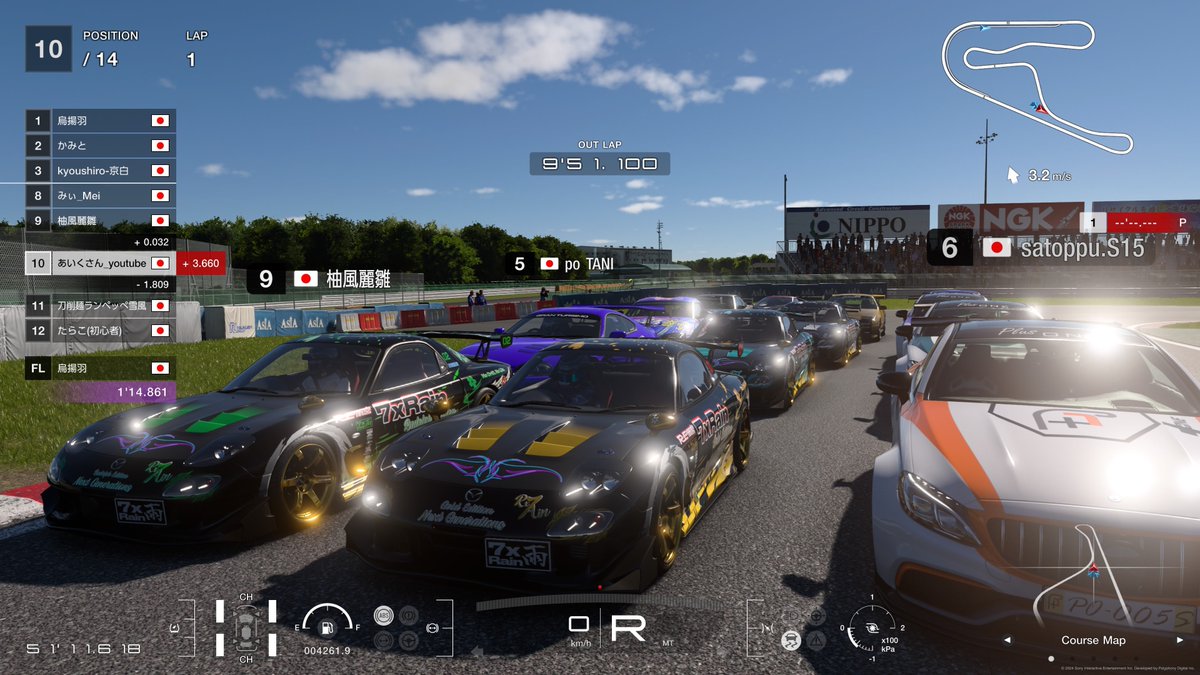Switch Course Map display with the right arrow
This screenshot has width=1200, height=675.
click(x=1180, y=640)
